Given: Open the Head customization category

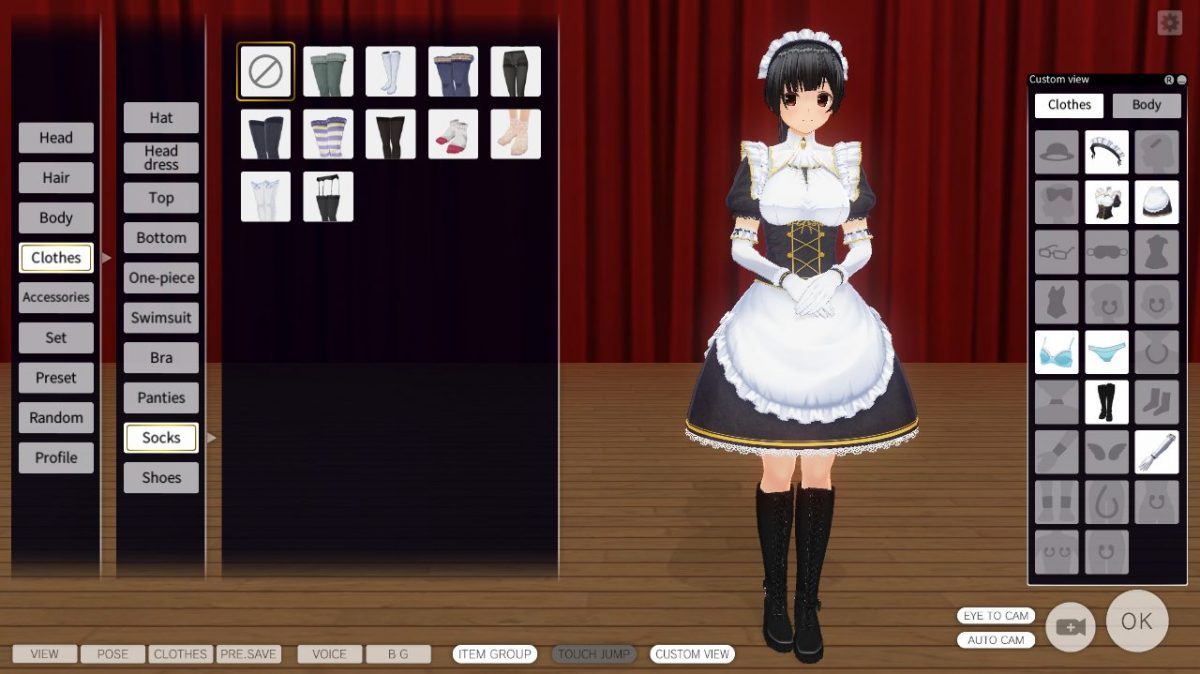Looking at the screenshot, I should (x=56, y=138).
